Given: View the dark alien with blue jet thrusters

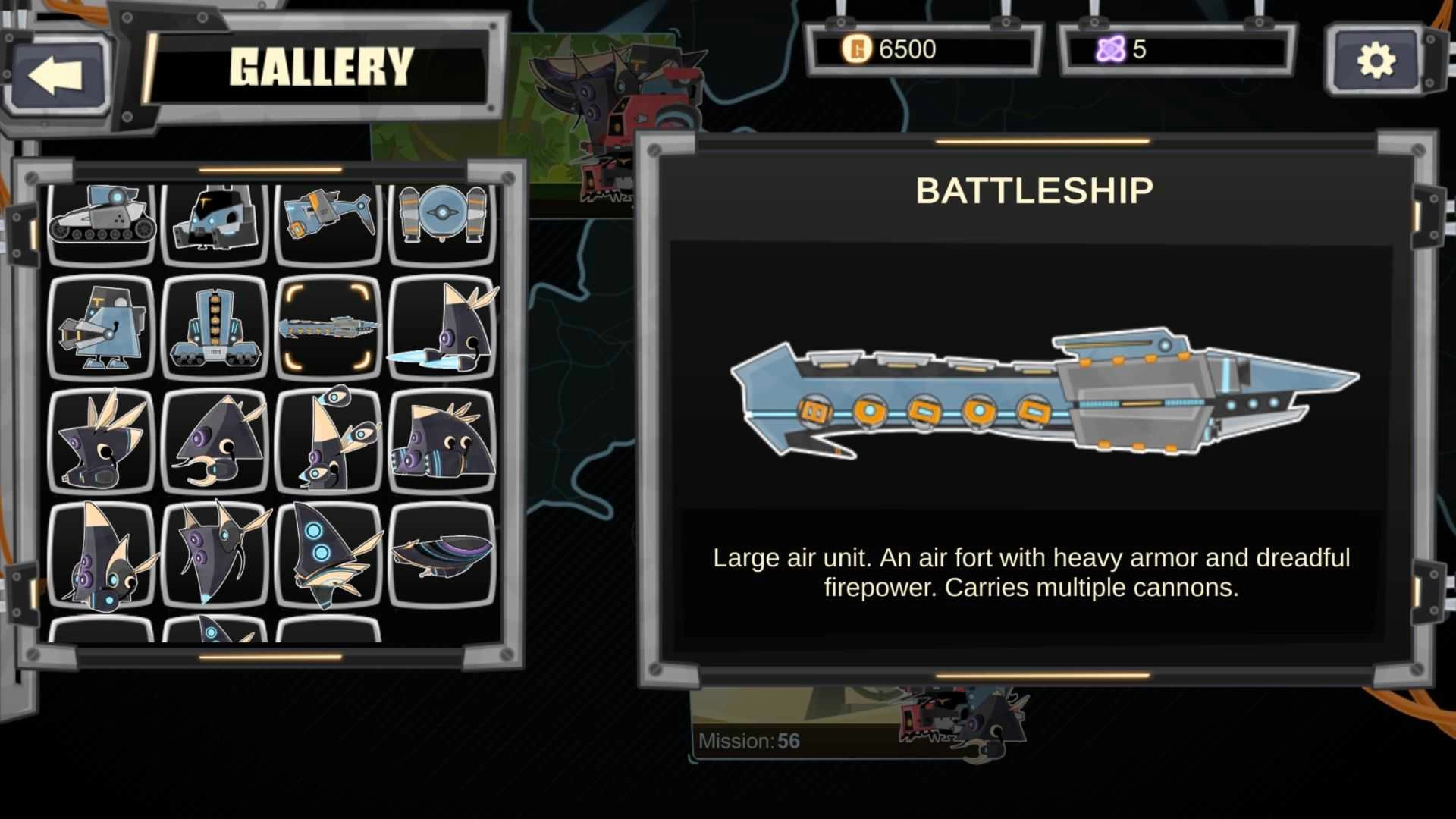Looking at the screenshot, I should [x=442, y=328].
